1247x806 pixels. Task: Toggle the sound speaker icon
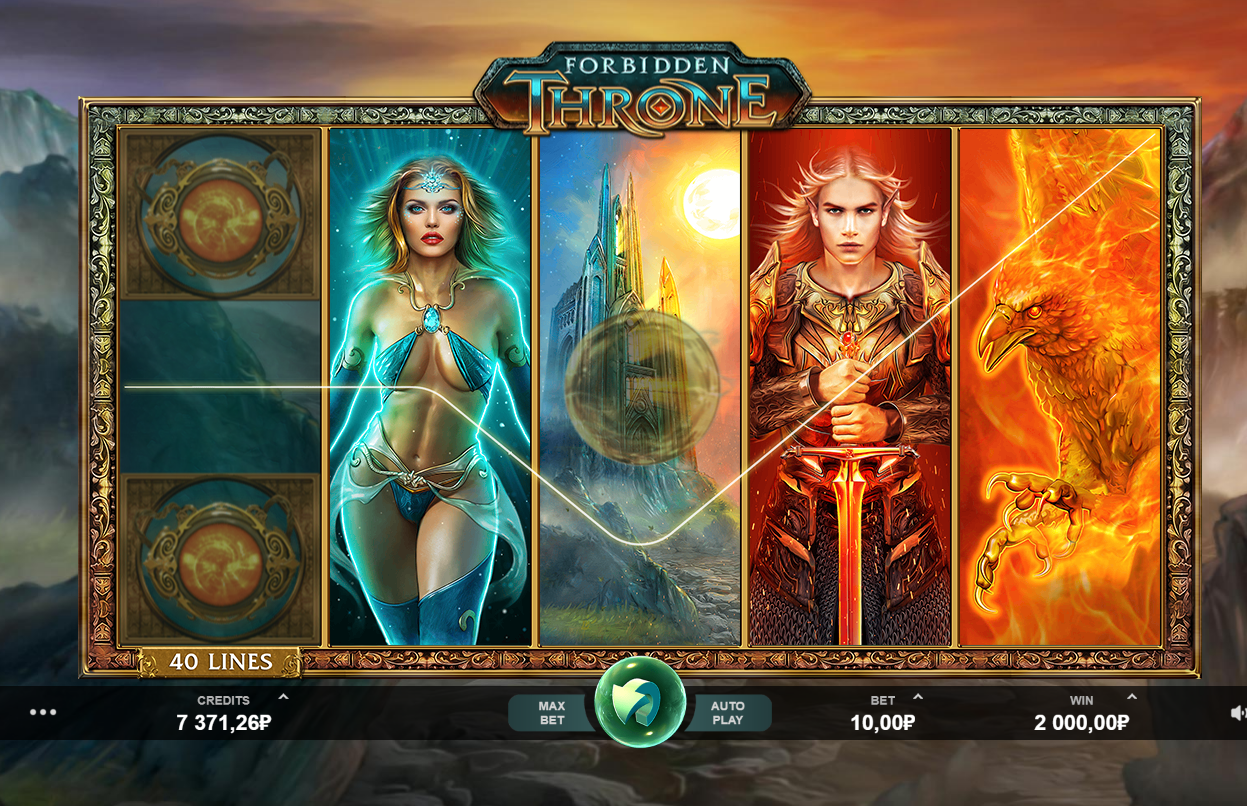point(1238,713)
